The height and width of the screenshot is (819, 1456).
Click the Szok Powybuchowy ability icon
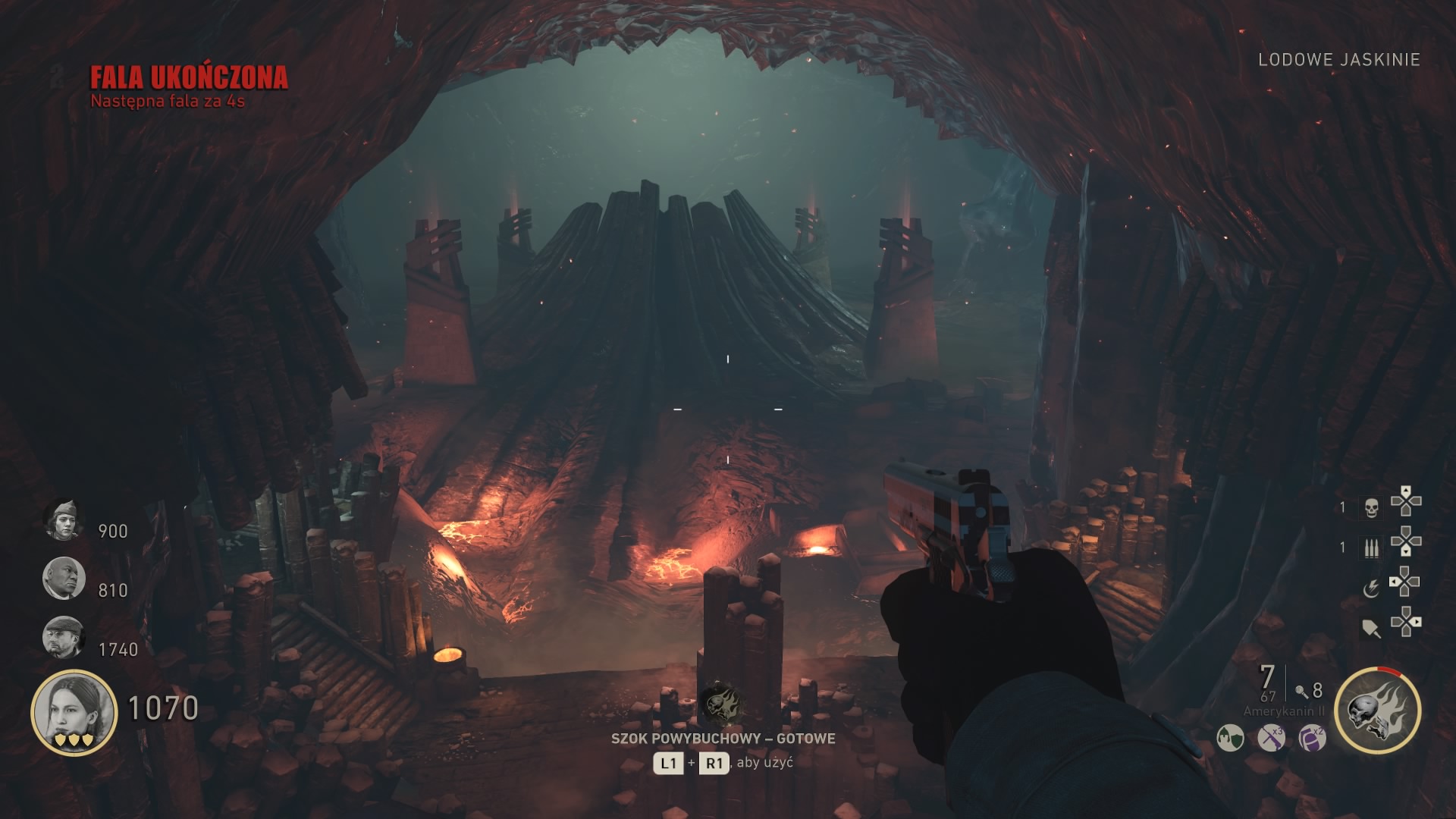(x=719, y=705)
